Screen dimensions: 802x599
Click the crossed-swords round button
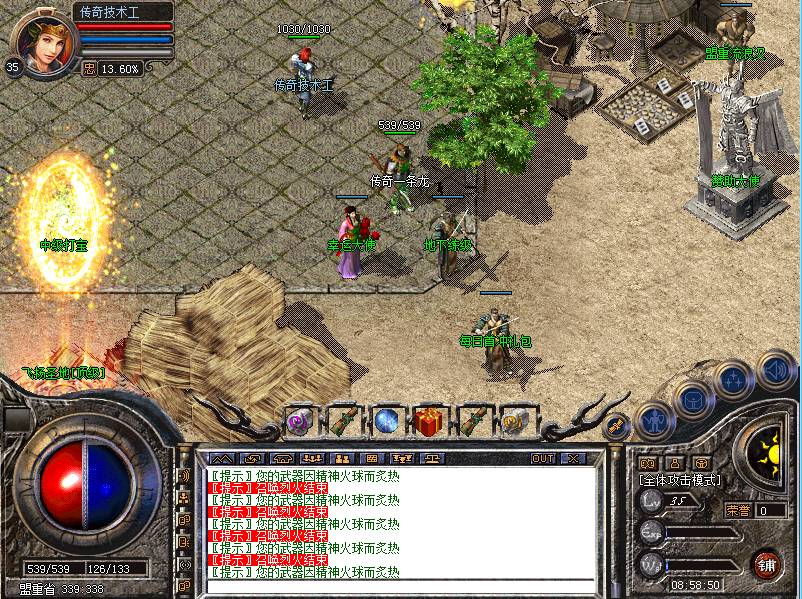(616, 424)
